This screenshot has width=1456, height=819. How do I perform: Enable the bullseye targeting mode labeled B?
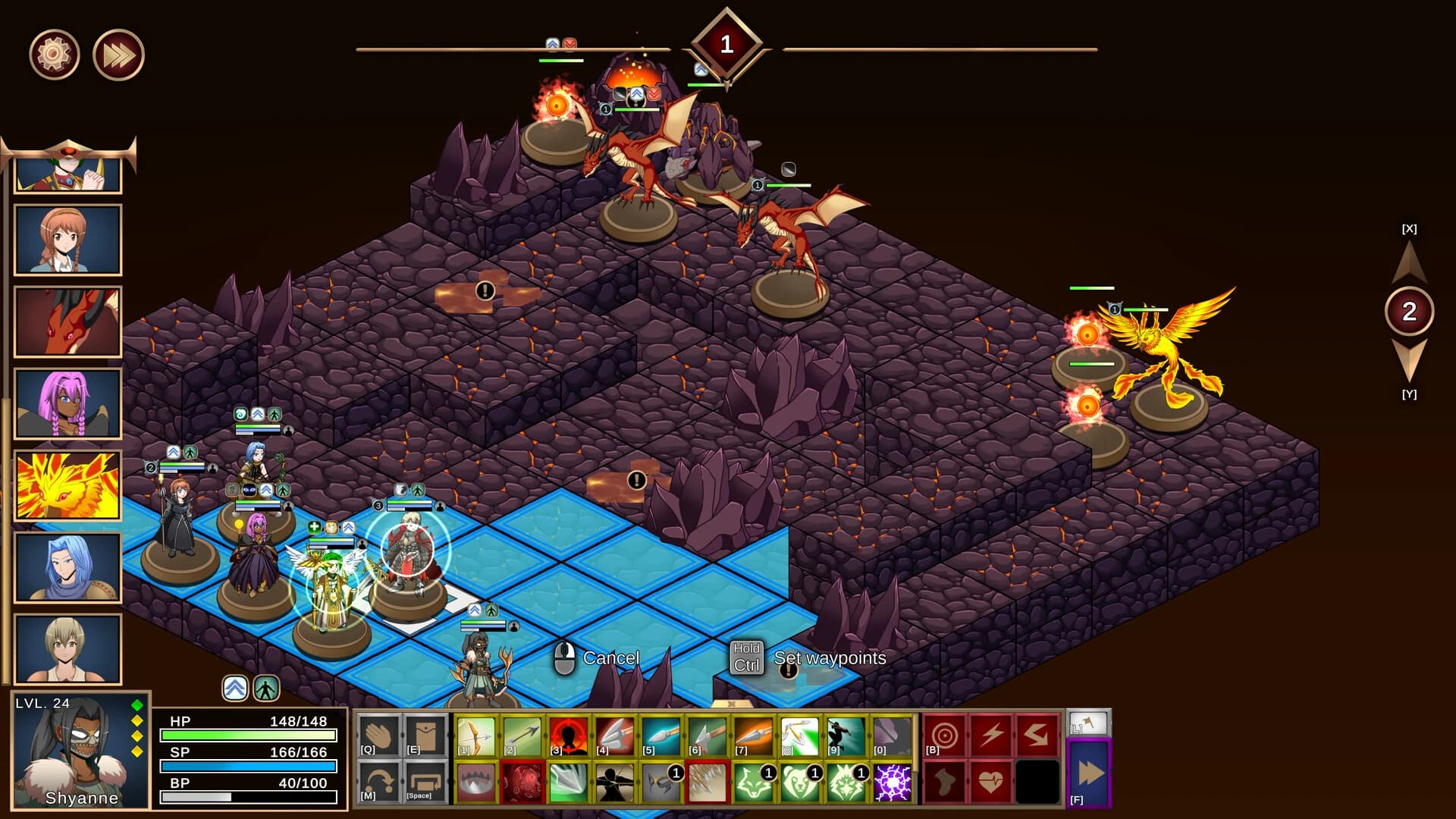pyautogui.click(x=945, y=733)
